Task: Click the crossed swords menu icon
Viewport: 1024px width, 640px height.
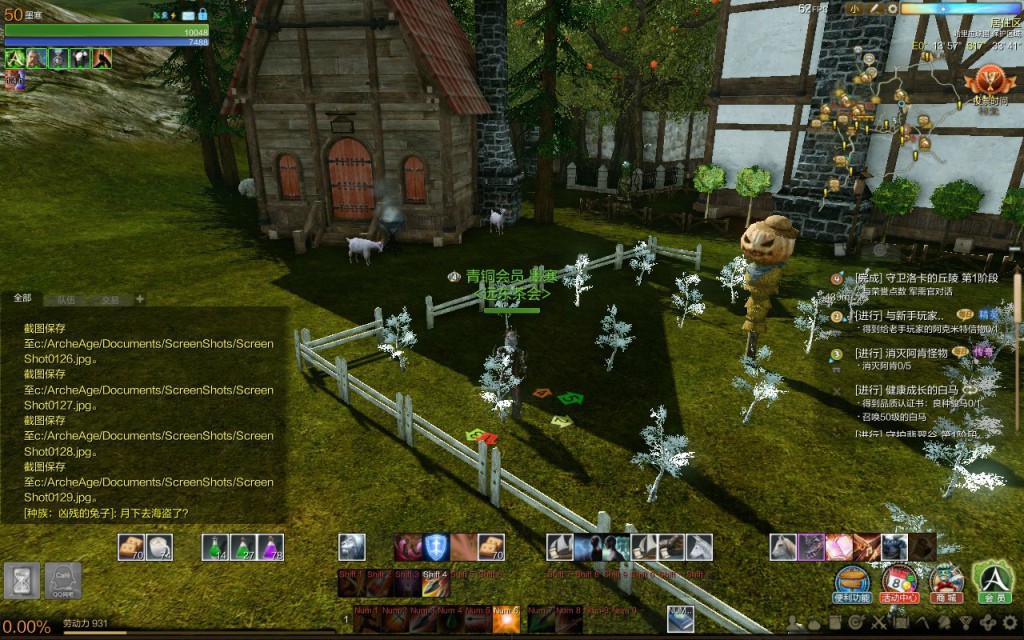Action: pos(879,623)
